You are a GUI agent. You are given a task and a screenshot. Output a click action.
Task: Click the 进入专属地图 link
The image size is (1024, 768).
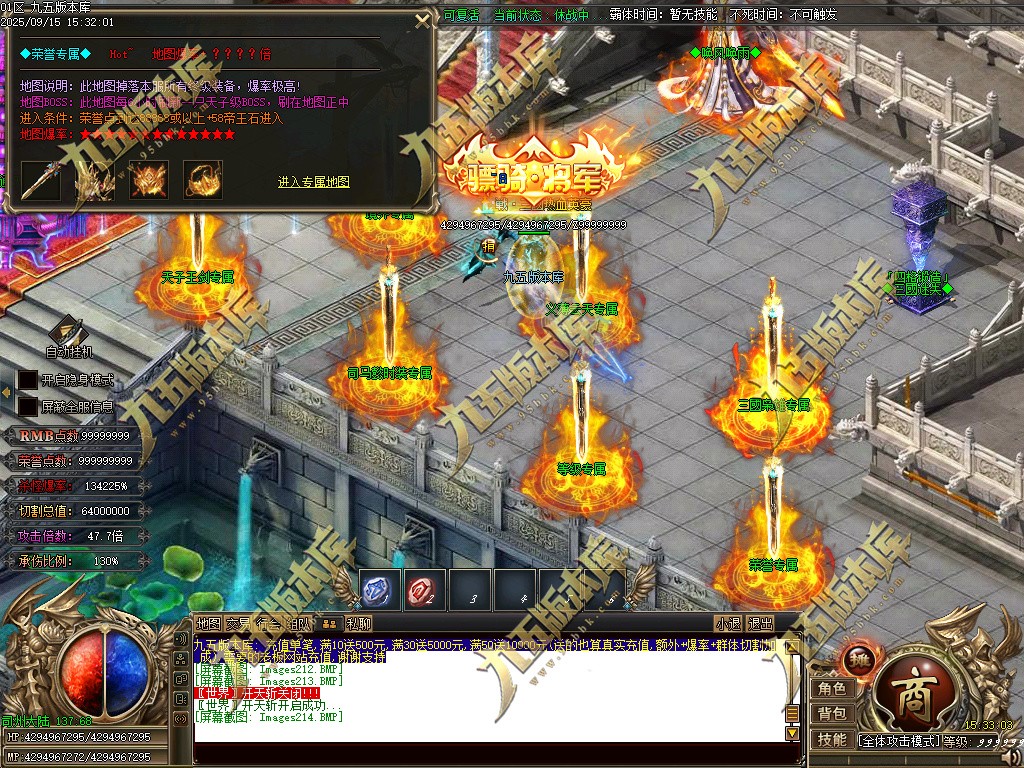coord(314,182)
